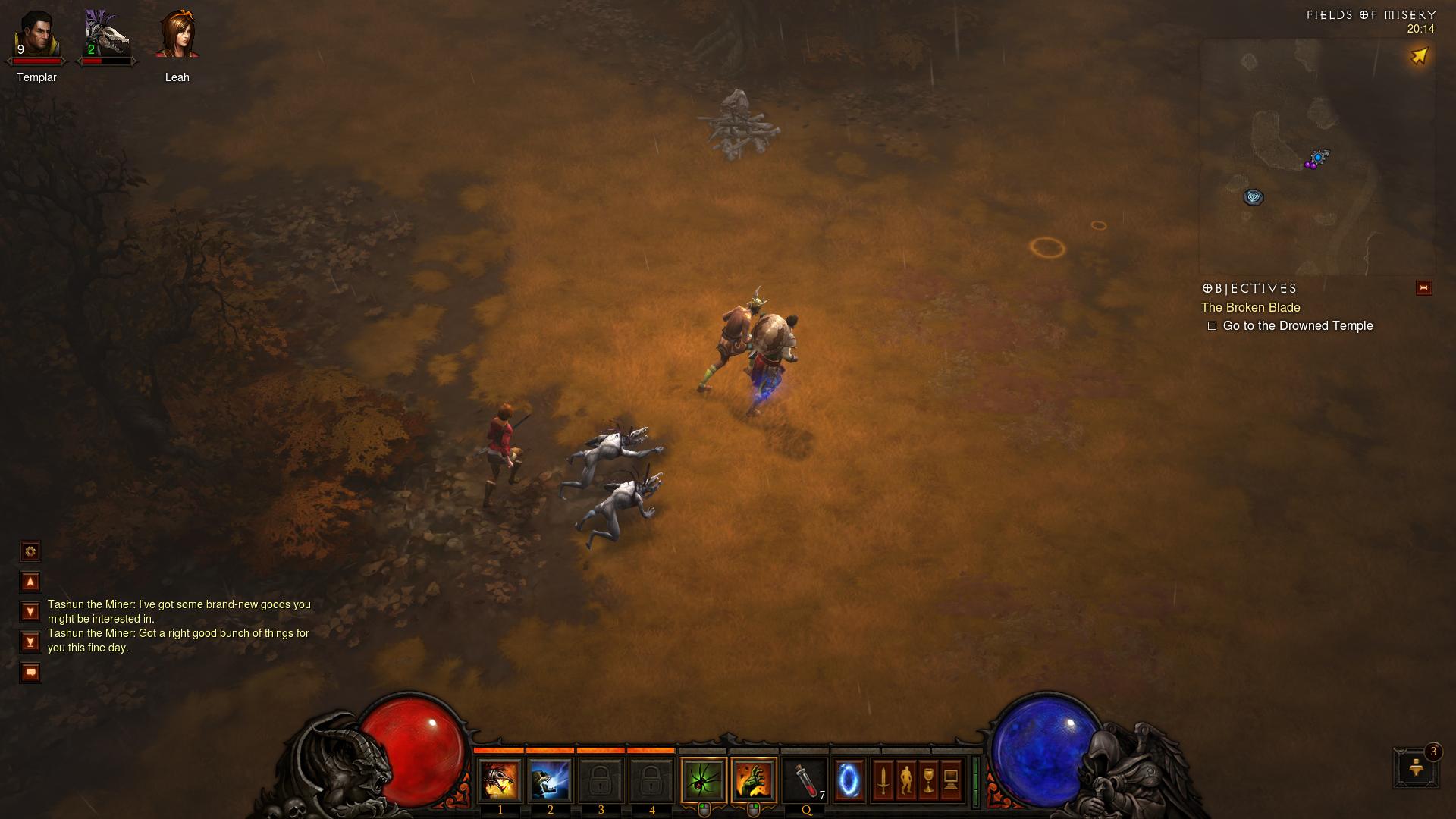Activate the screaming skull skill
The image size is (1456, 819).
[550, 780]
